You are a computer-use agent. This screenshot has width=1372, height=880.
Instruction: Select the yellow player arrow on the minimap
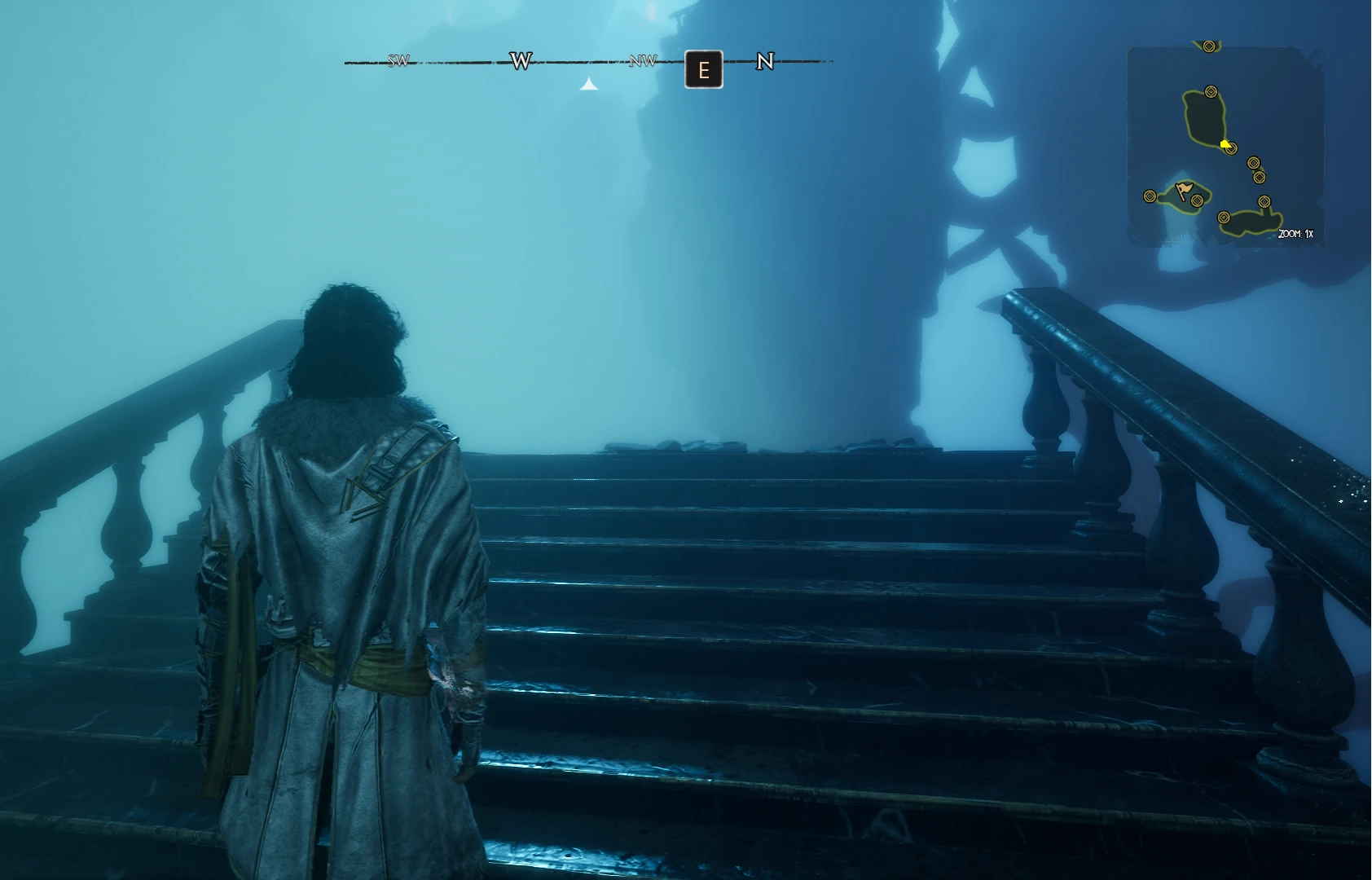[x=1225, y=144]
